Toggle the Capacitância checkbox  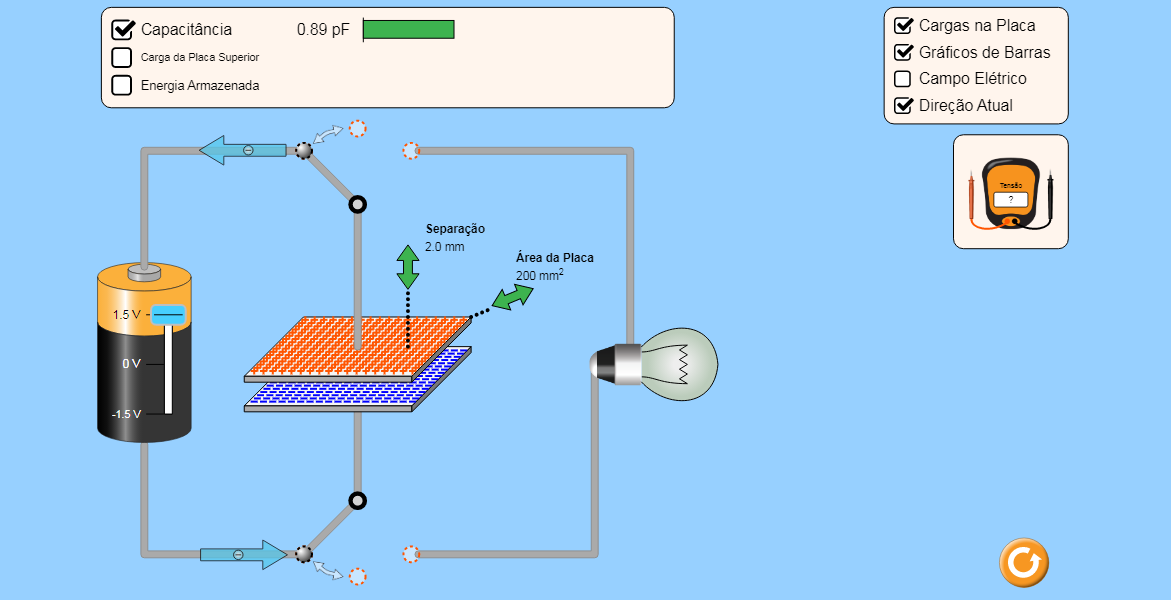point(123,29)
